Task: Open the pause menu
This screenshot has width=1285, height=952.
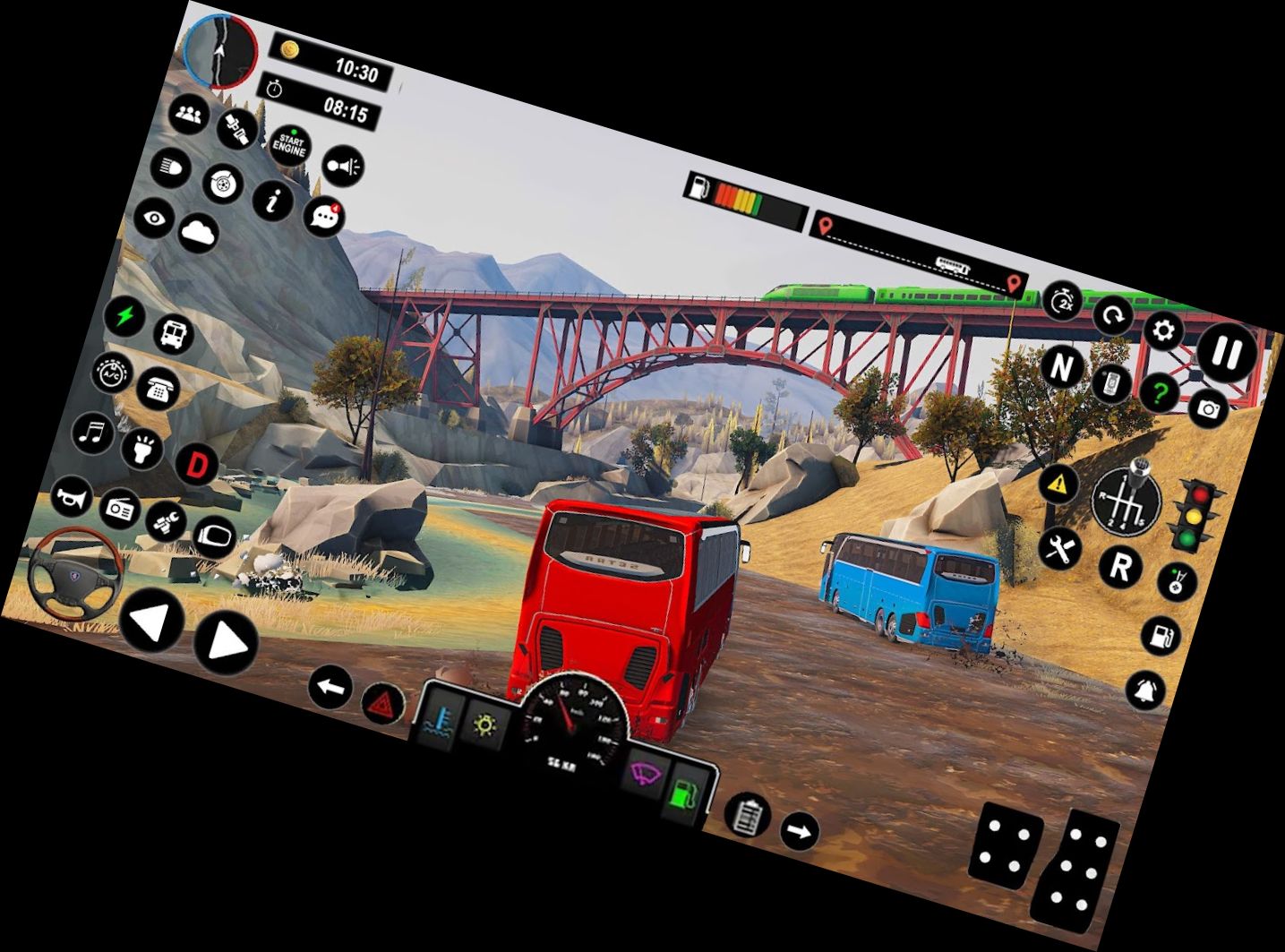Action: point(1228,352)
